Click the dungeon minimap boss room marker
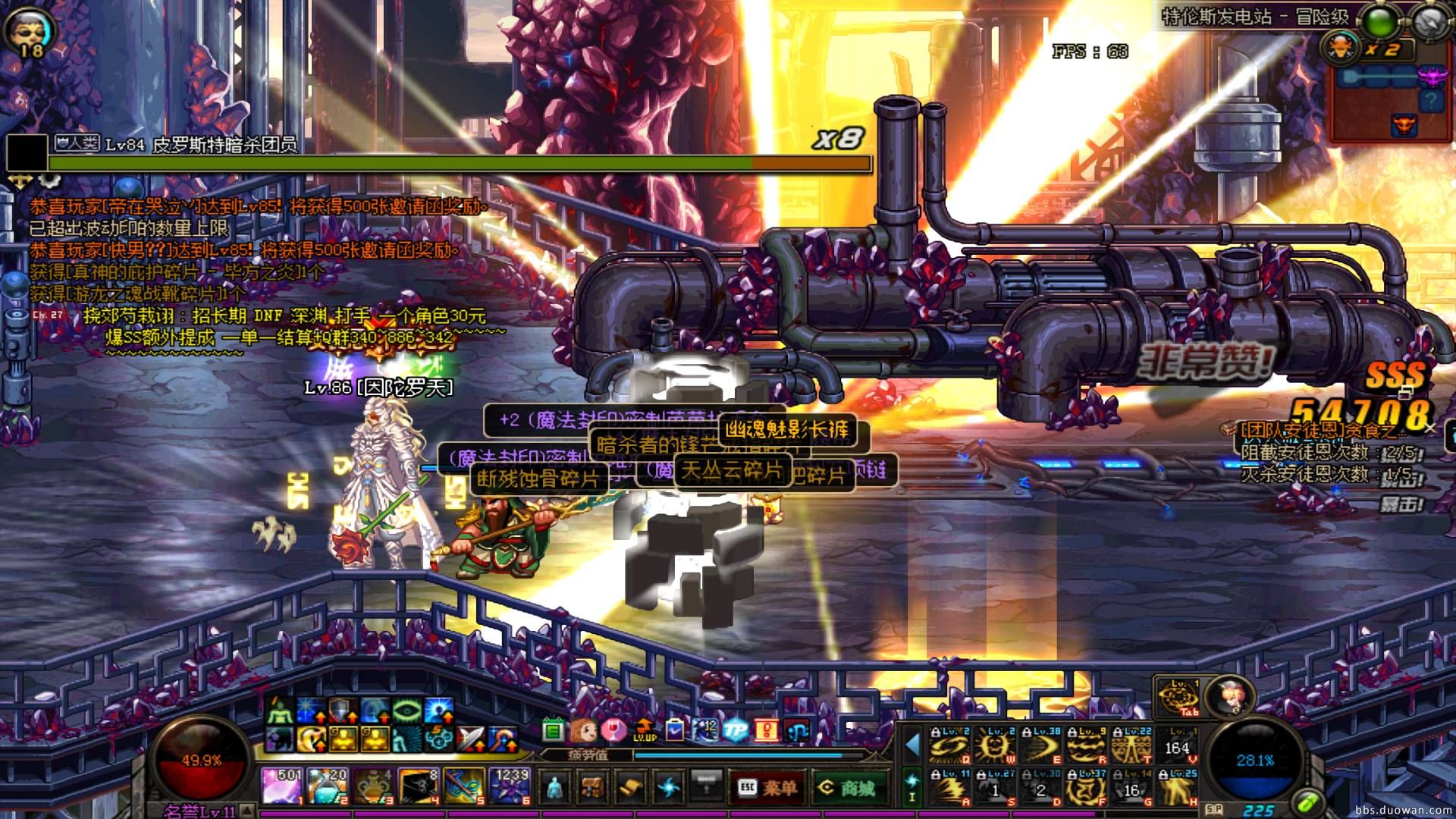Screen dimensions: 1456x819 pos(1405,125)
